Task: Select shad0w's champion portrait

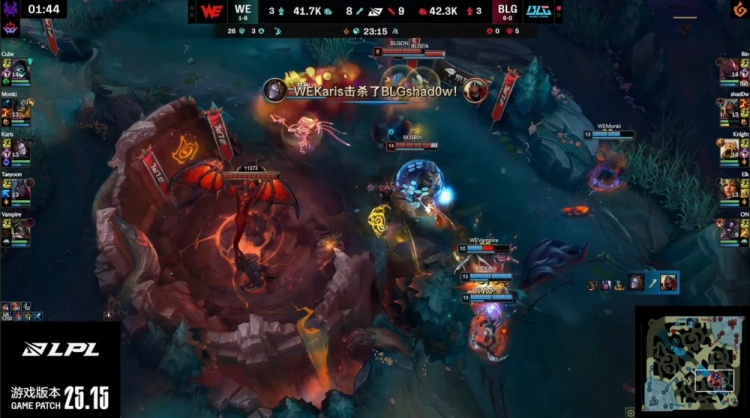Action: tap(729, 110)
